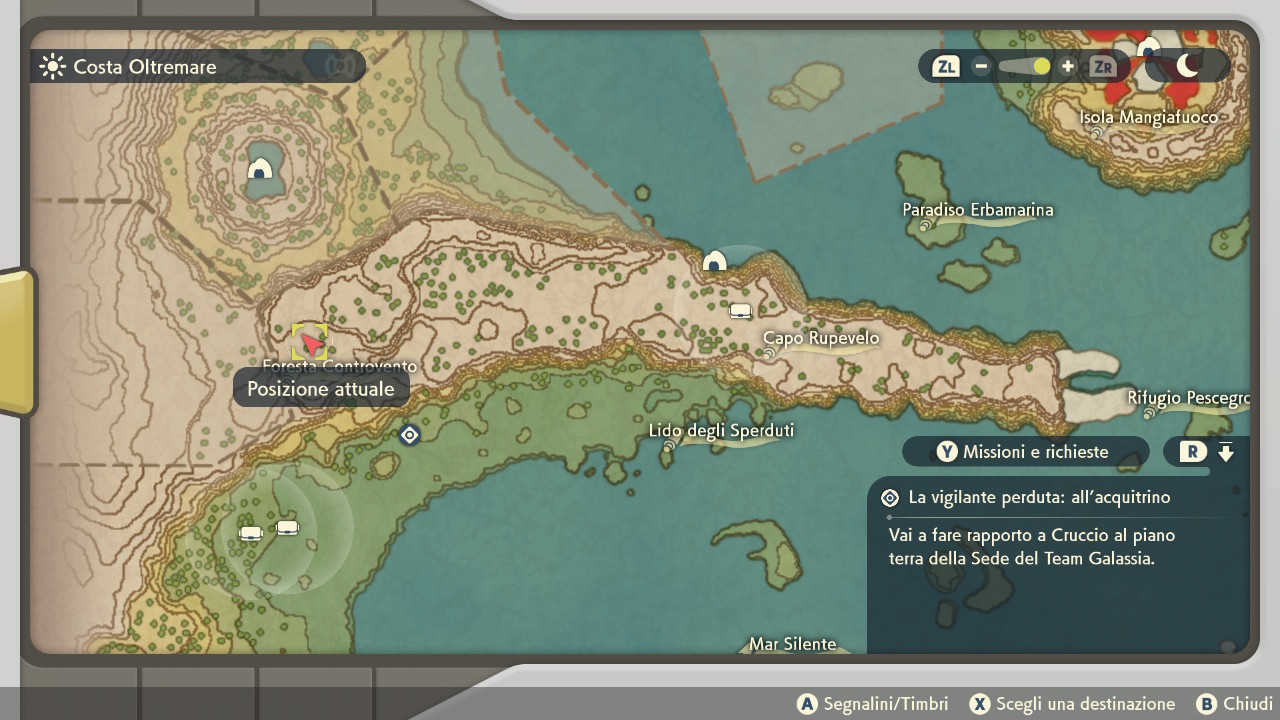Choose the Capo Rupevelo location label
The height and width of the screenshot is (720, 1280).
[x=821, y=339]
